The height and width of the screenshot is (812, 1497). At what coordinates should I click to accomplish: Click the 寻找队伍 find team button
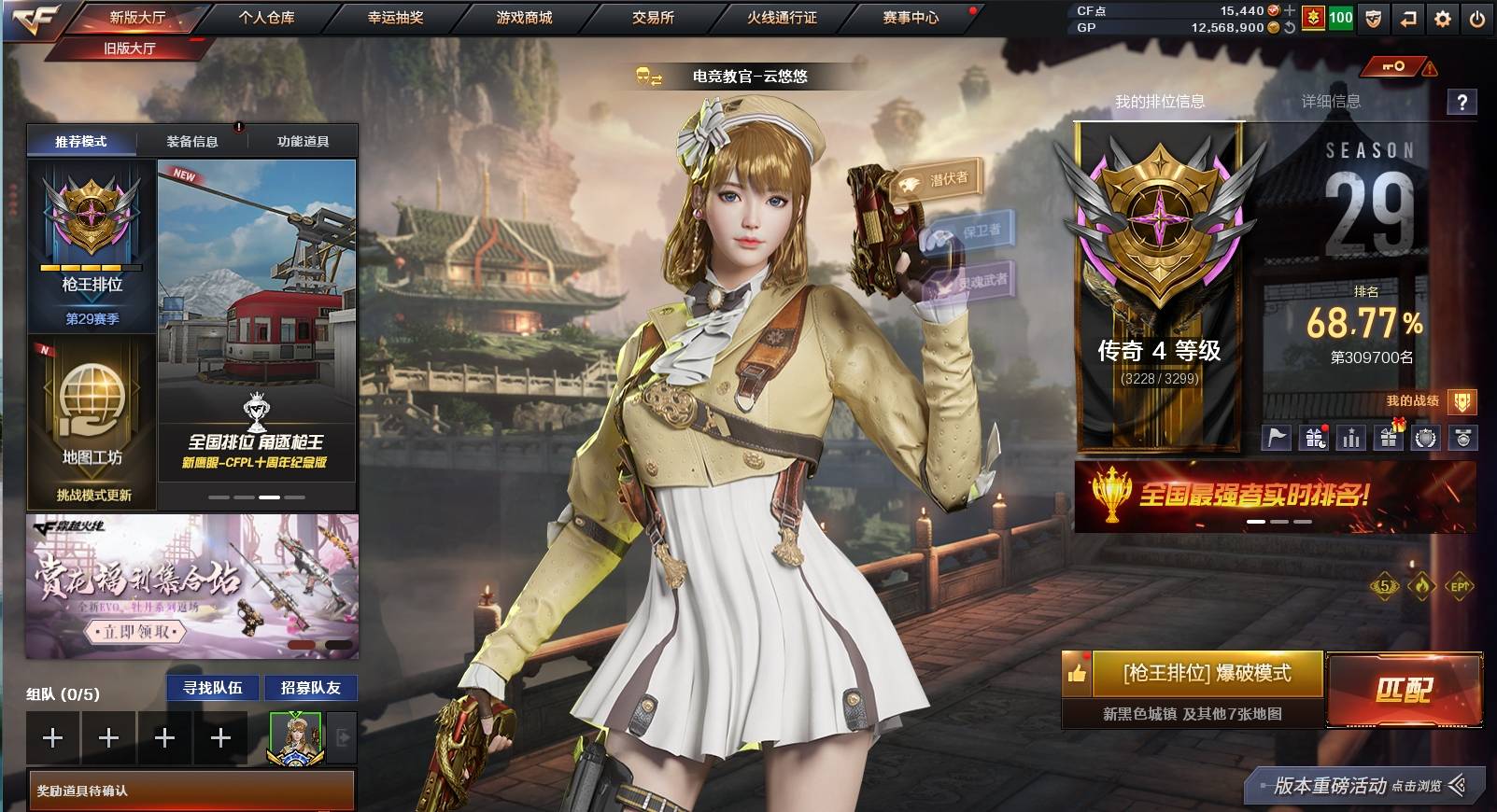click(x=213, y=688)
